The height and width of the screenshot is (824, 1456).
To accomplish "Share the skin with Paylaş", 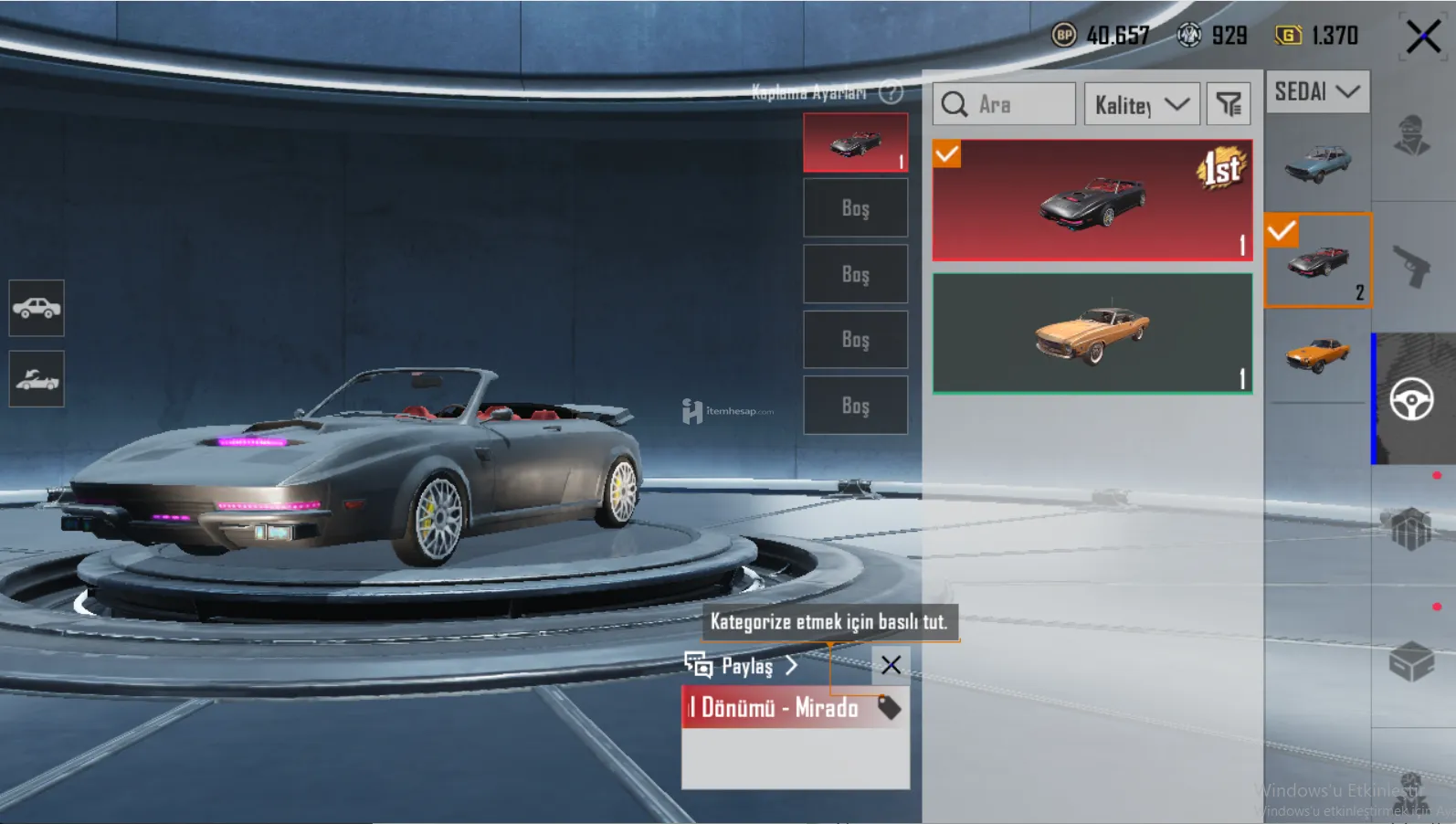I will tap(742, 666).
